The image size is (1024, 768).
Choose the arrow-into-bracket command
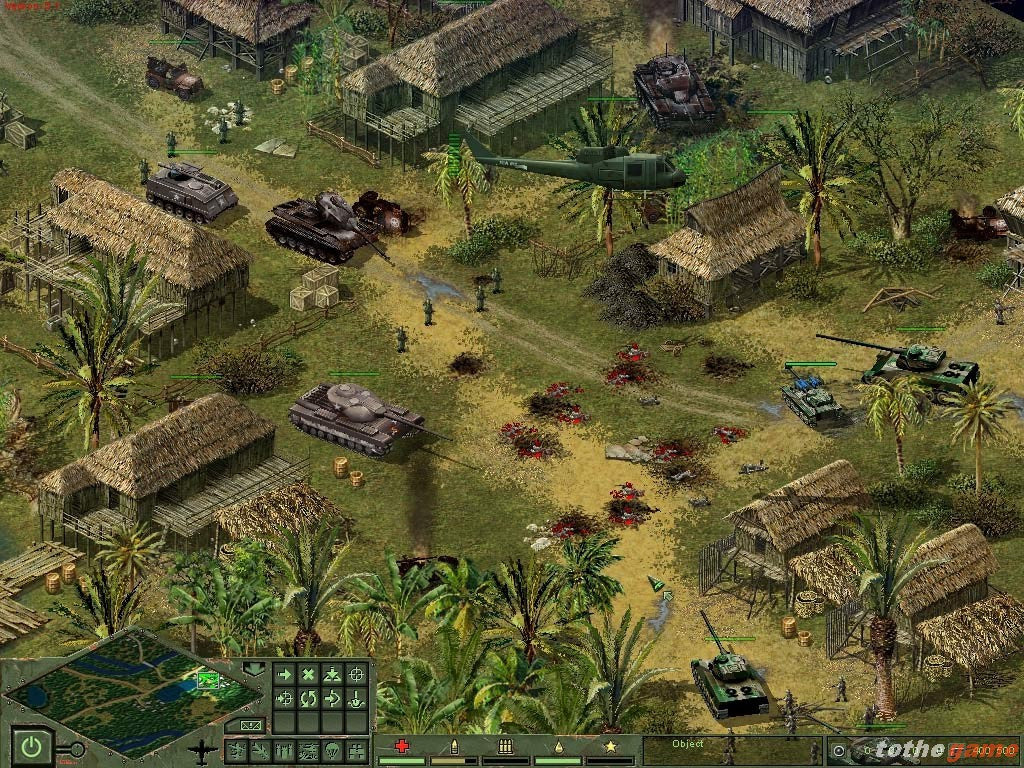(332, 698)
